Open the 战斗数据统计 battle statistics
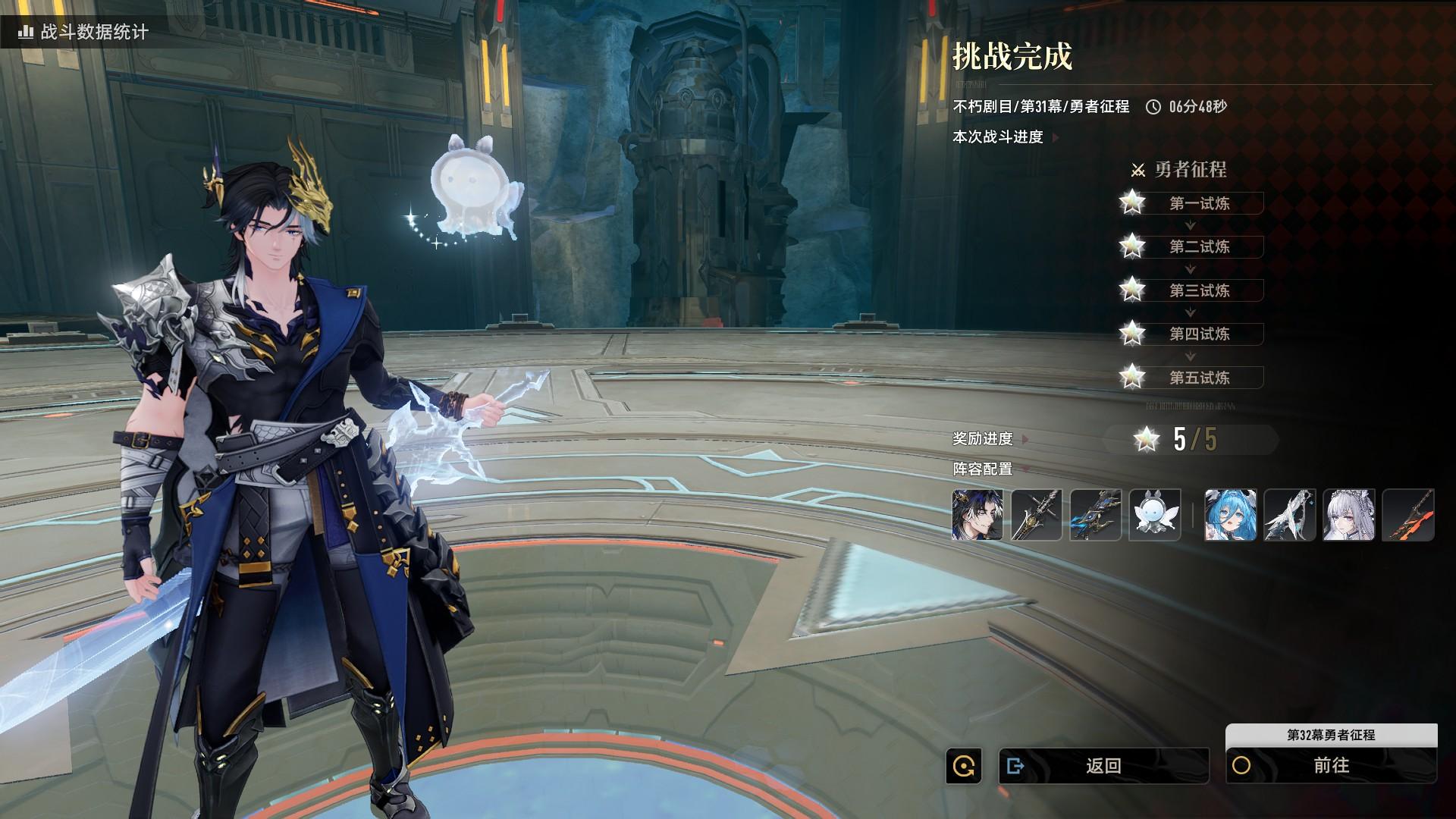This screenshot has width=1456, height=819. click(x=84, y=32)
